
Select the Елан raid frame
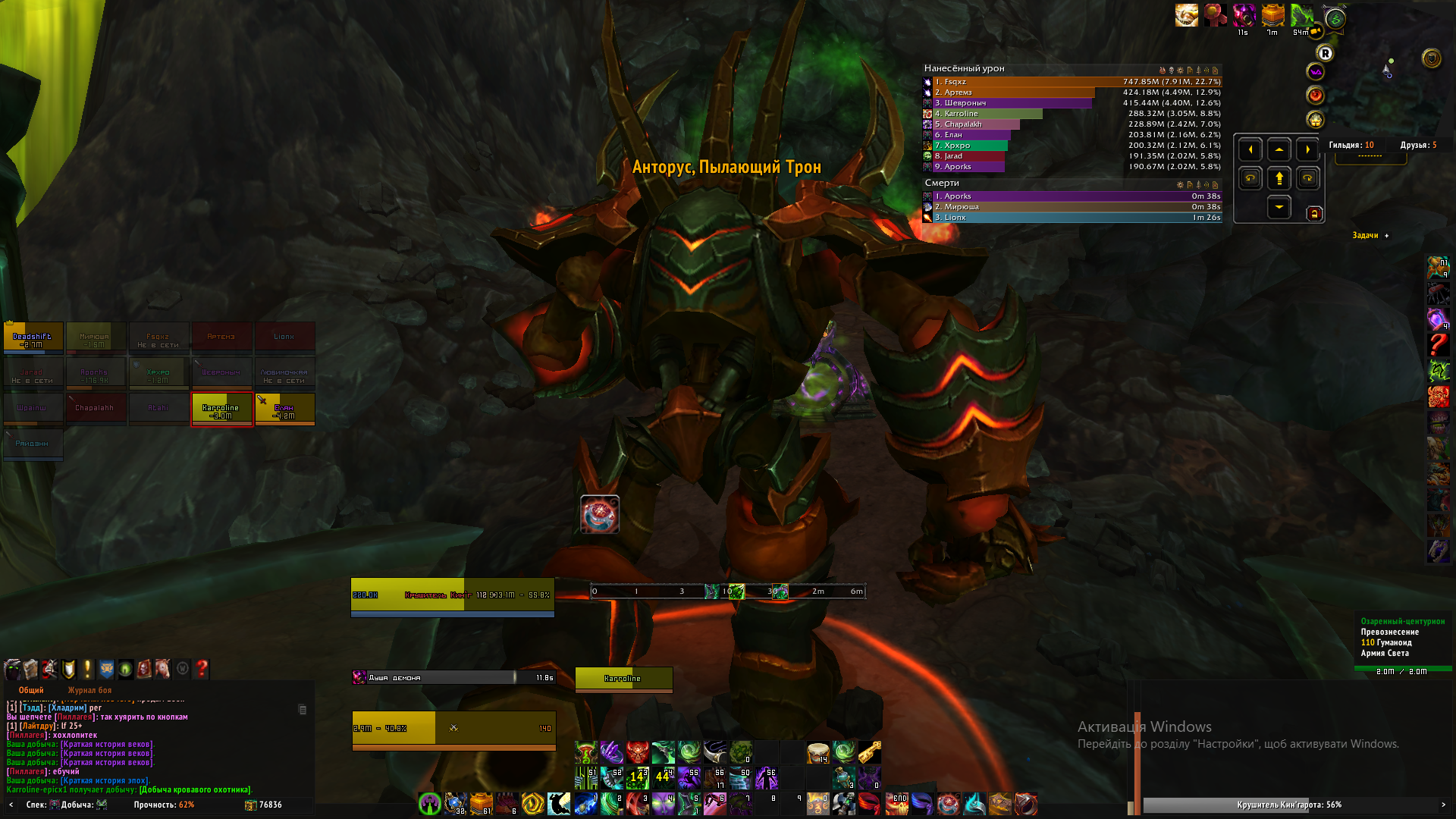tap(284, 409)
